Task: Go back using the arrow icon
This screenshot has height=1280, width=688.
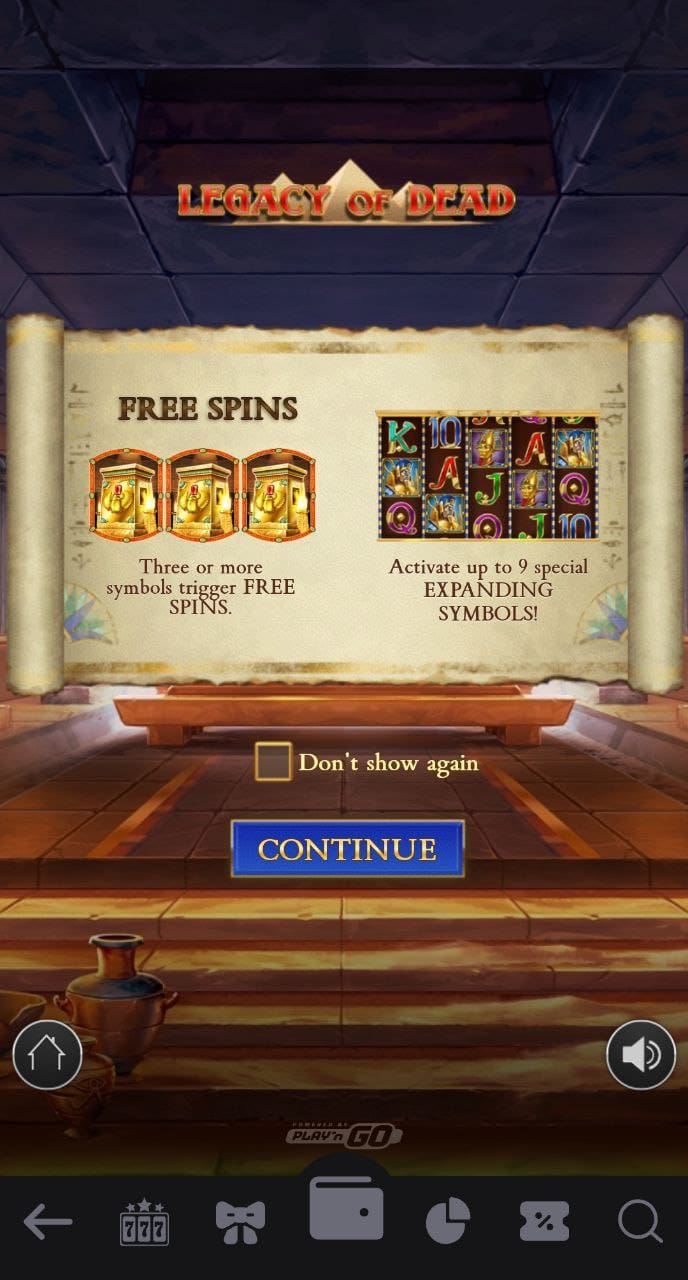Action: [x=47, y=1221]
